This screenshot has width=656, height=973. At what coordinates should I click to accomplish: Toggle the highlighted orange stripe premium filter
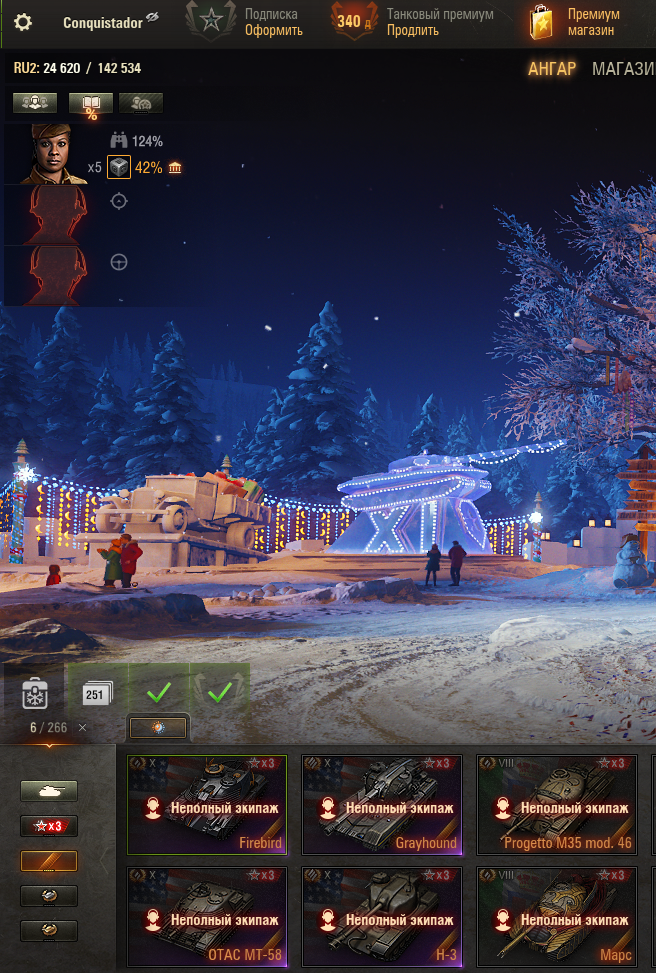coord(49,861)
